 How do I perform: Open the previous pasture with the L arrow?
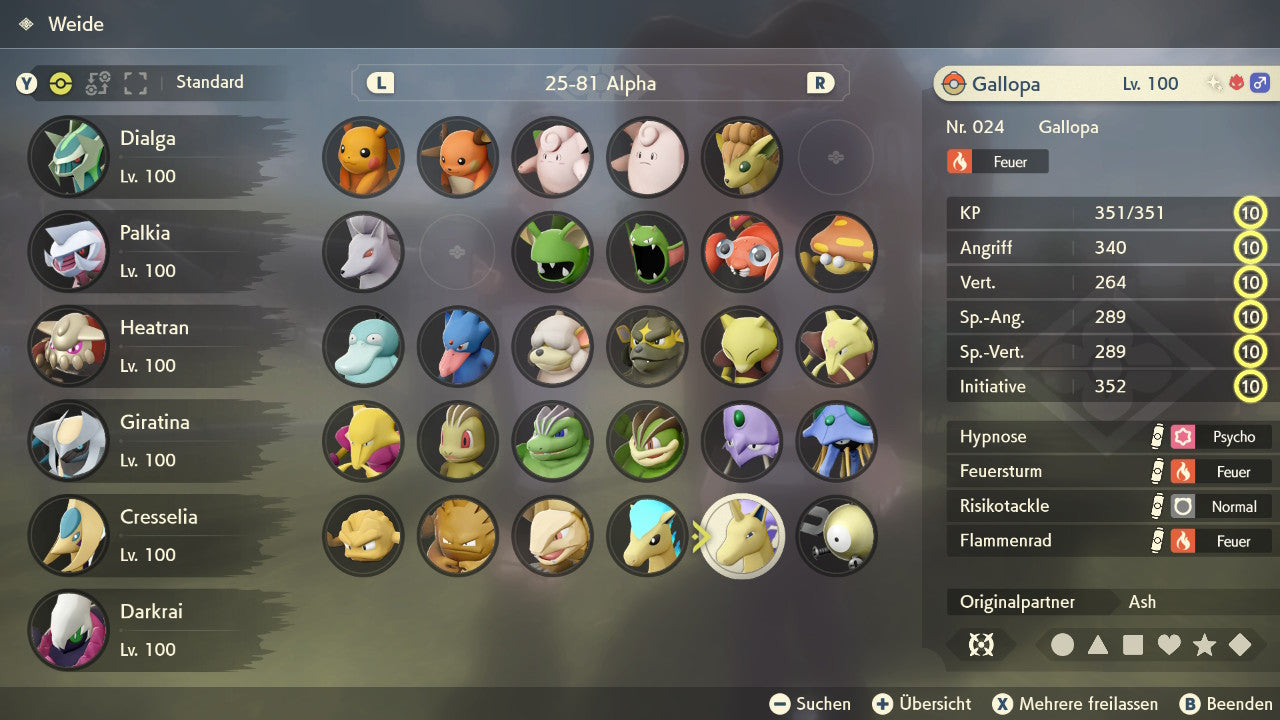[x=379, y=83]
